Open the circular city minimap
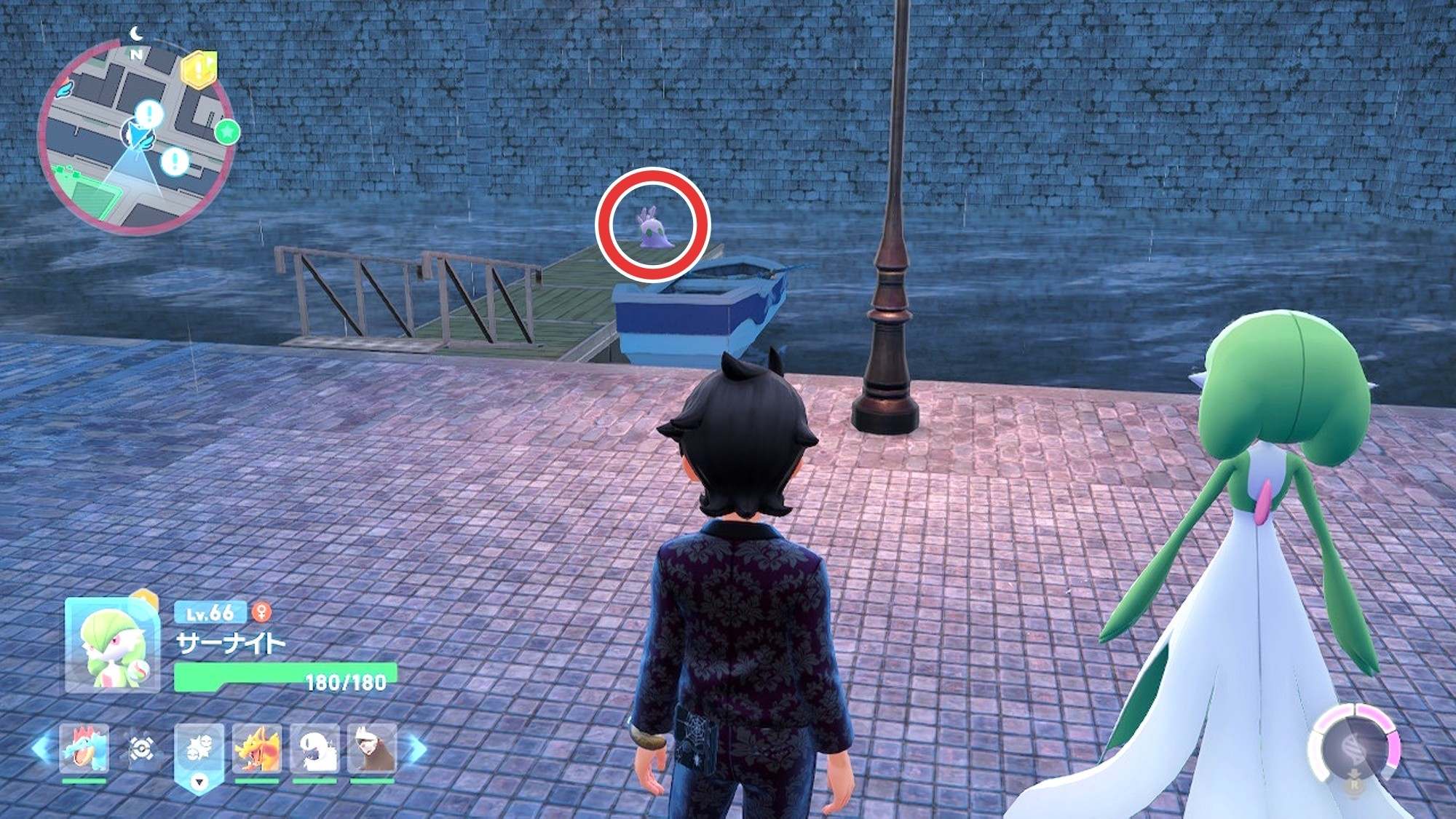Screen dimensions: 1456x819 click(136, 137)
